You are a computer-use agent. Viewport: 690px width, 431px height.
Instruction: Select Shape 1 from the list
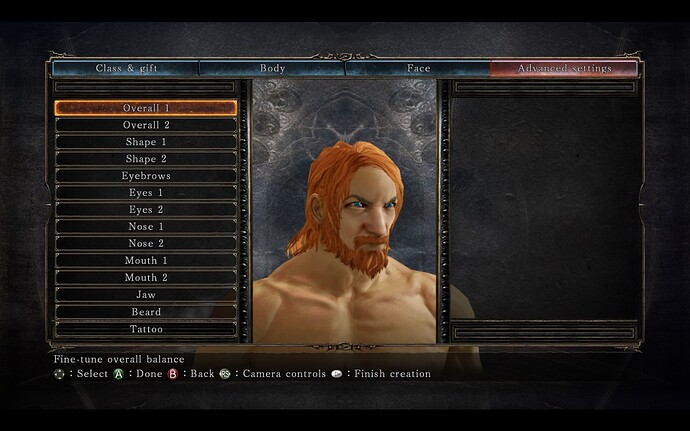[x=146, y=142]
